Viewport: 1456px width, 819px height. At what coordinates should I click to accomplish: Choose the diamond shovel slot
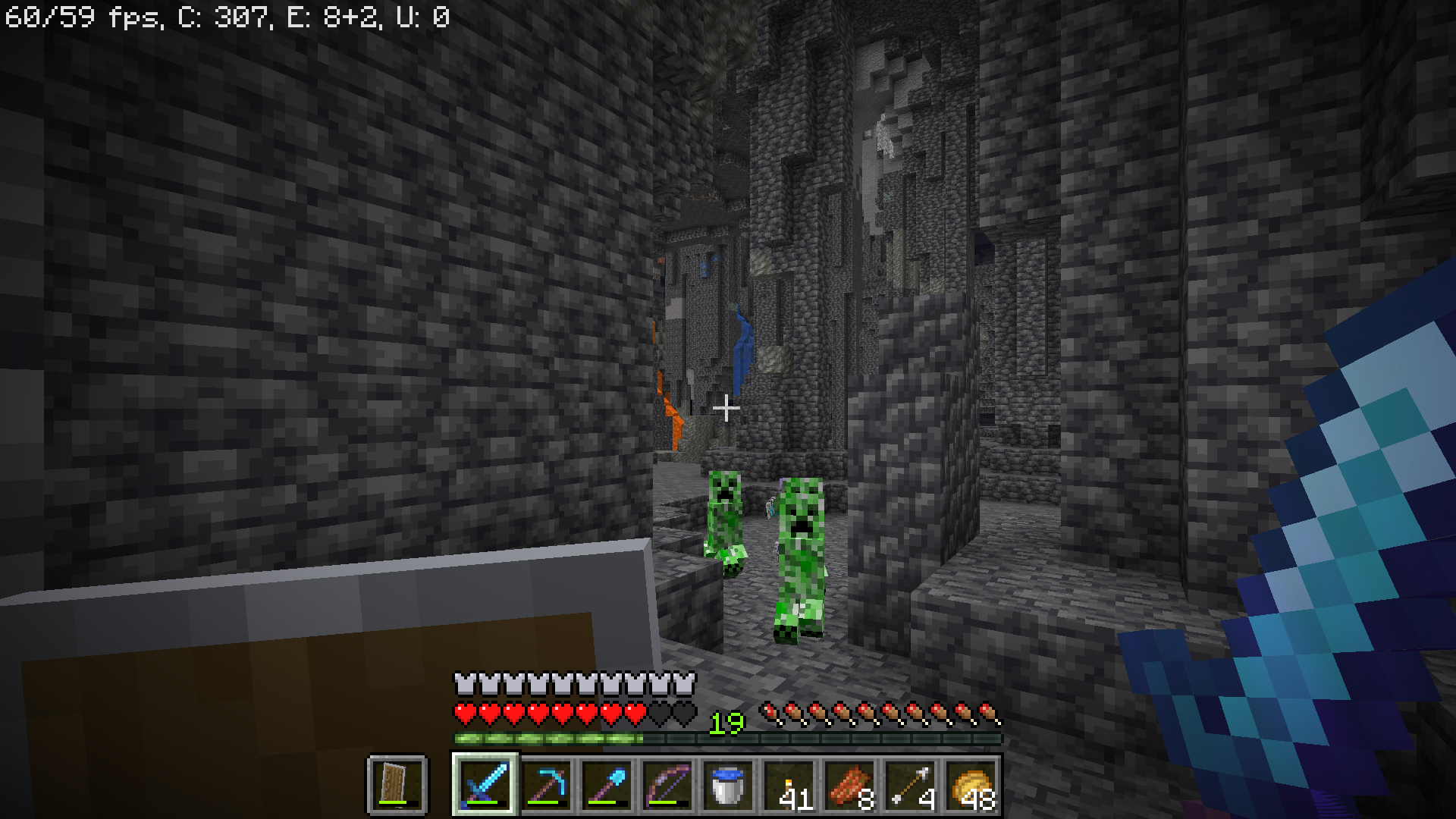(x=607, y=784)
